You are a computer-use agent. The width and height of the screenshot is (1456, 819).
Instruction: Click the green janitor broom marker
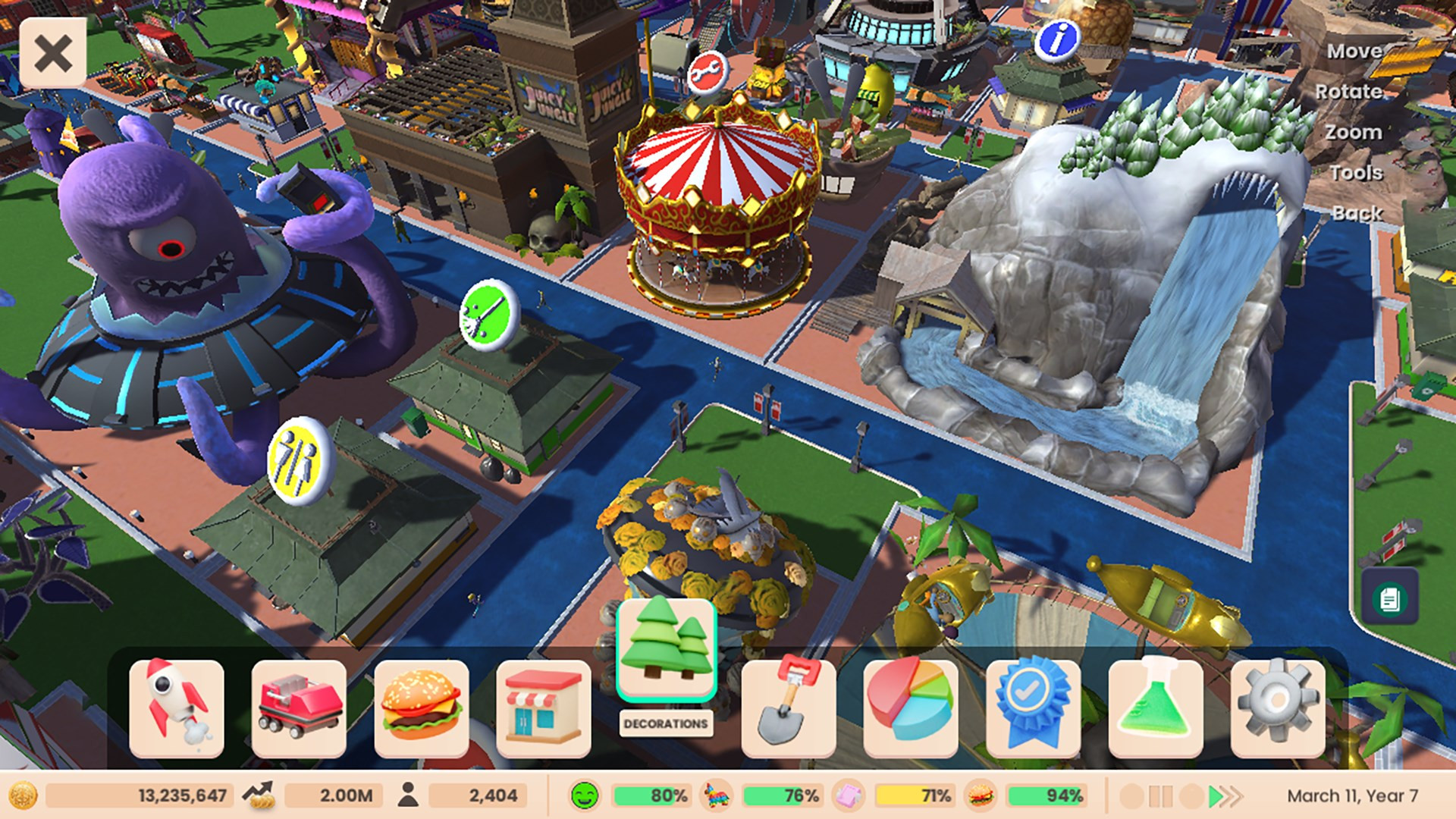tap(489, 315)
